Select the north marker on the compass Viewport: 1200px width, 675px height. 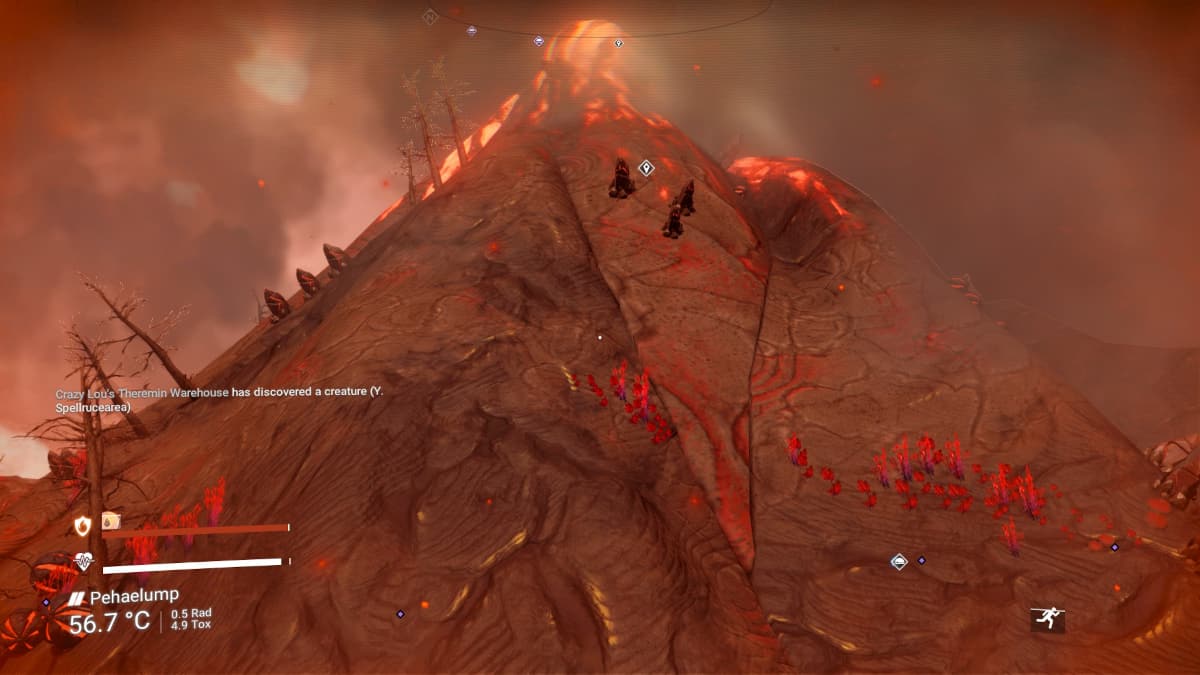click(429, 16)
